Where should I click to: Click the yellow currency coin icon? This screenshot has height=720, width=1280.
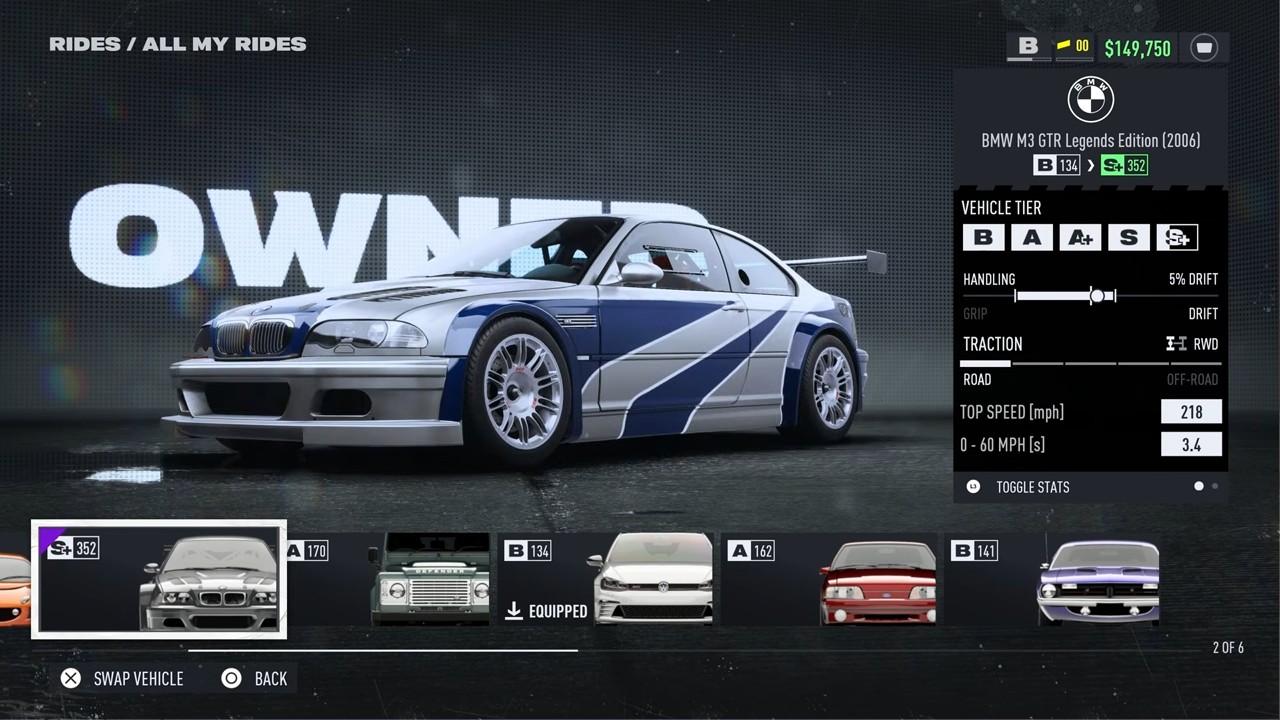[1062, 45]
